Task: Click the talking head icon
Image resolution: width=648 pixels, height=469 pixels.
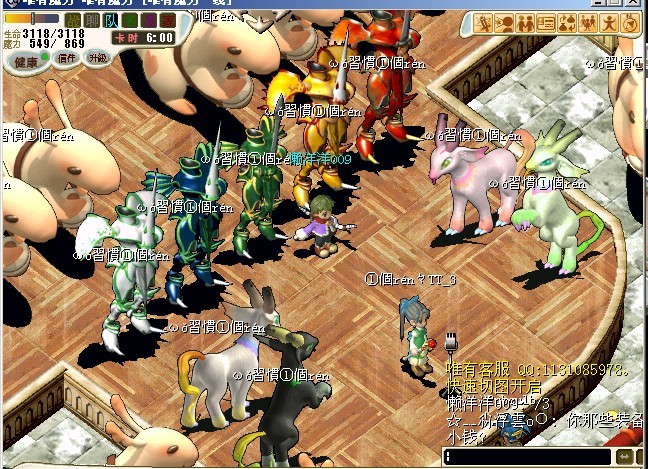Action: 505,22
